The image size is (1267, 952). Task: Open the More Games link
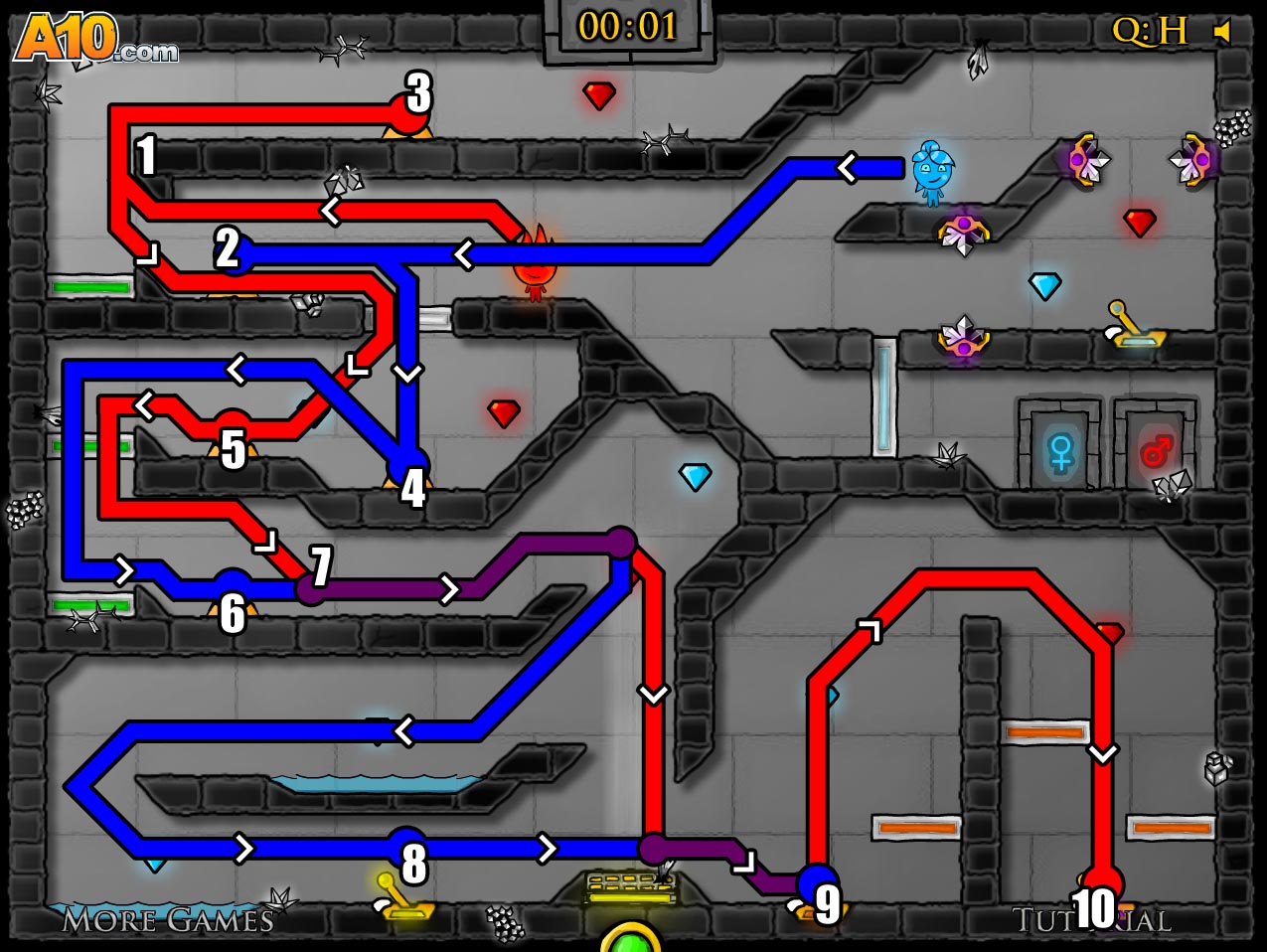pyautogui.click(x=167, y=920)
